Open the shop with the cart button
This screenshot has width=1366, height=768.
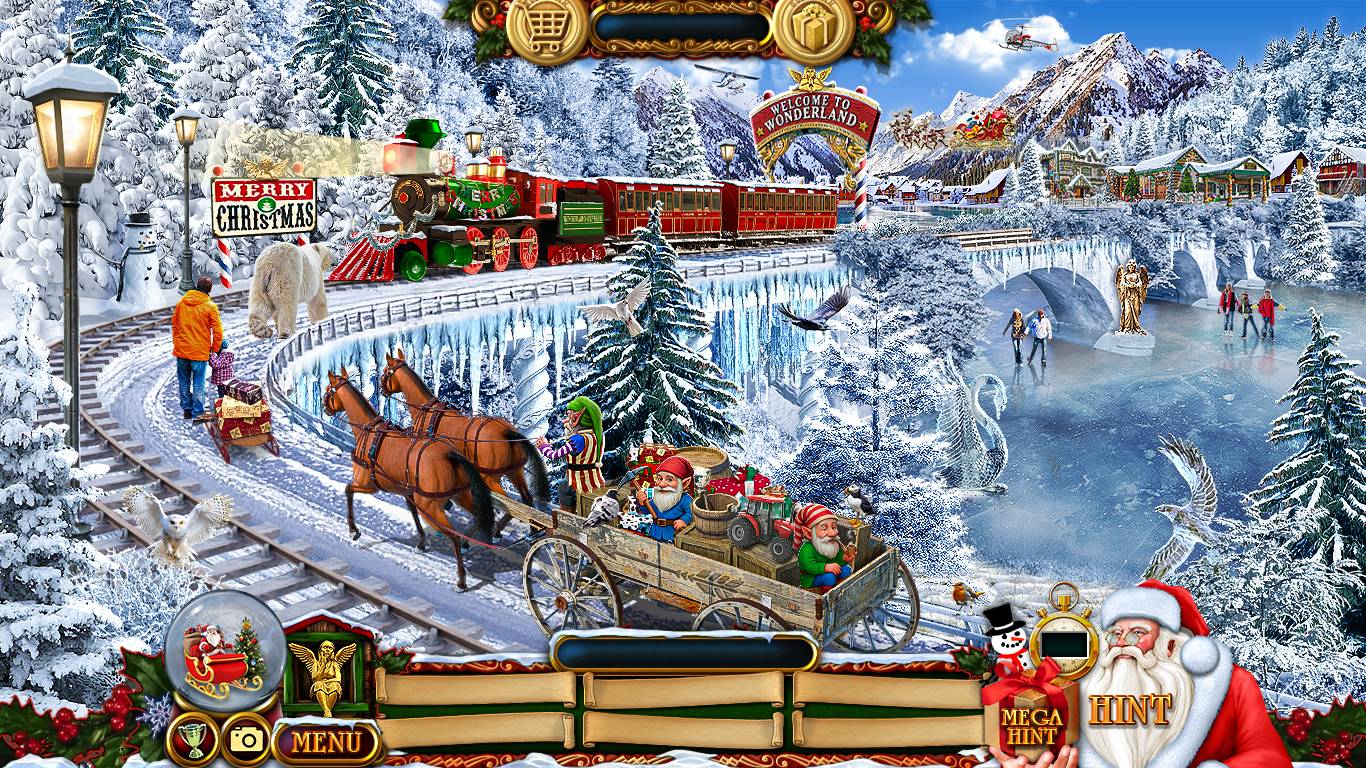(x=546, y=29)
